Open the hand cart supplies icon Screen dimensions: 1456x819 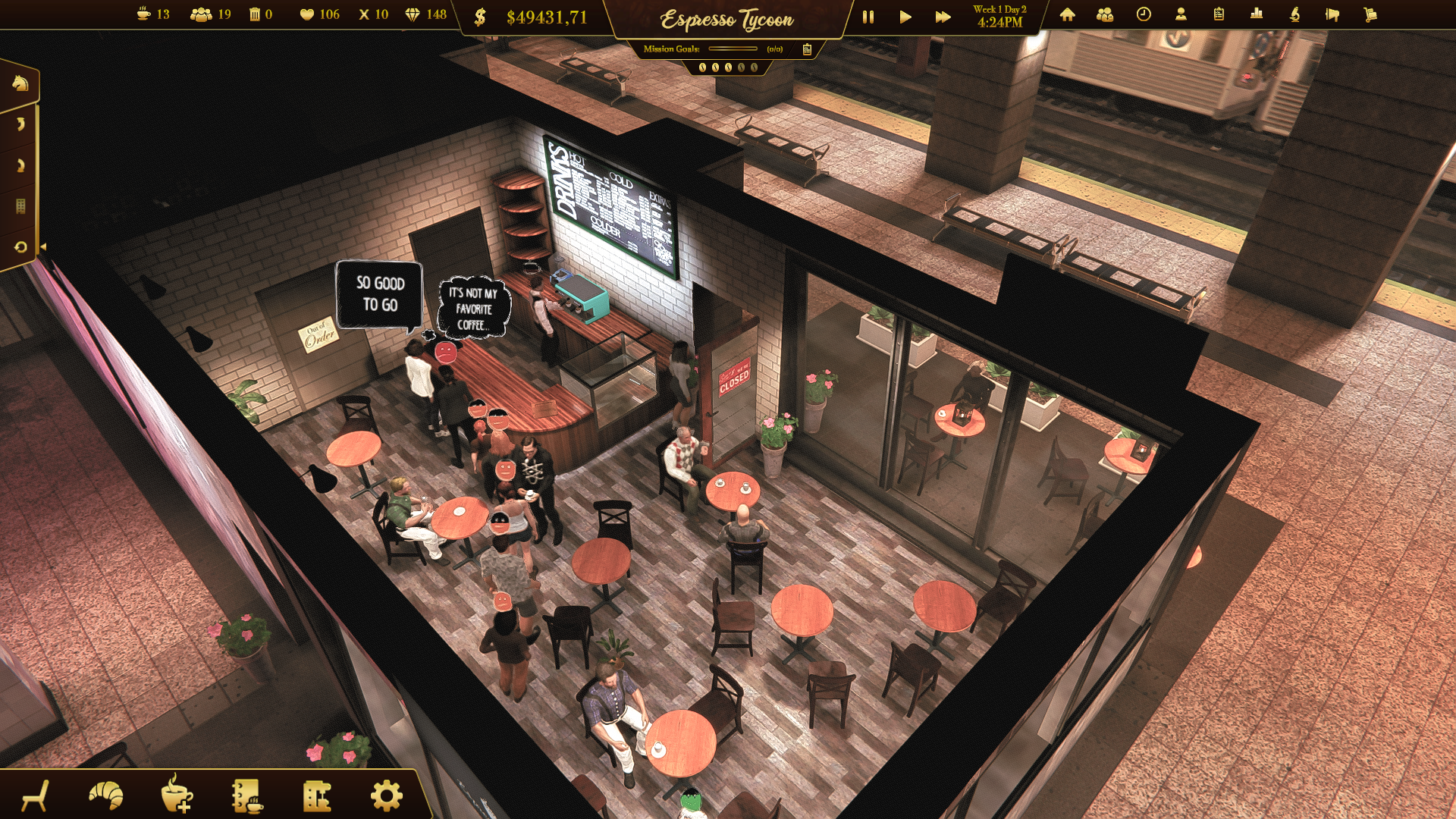coord(1370,14)
